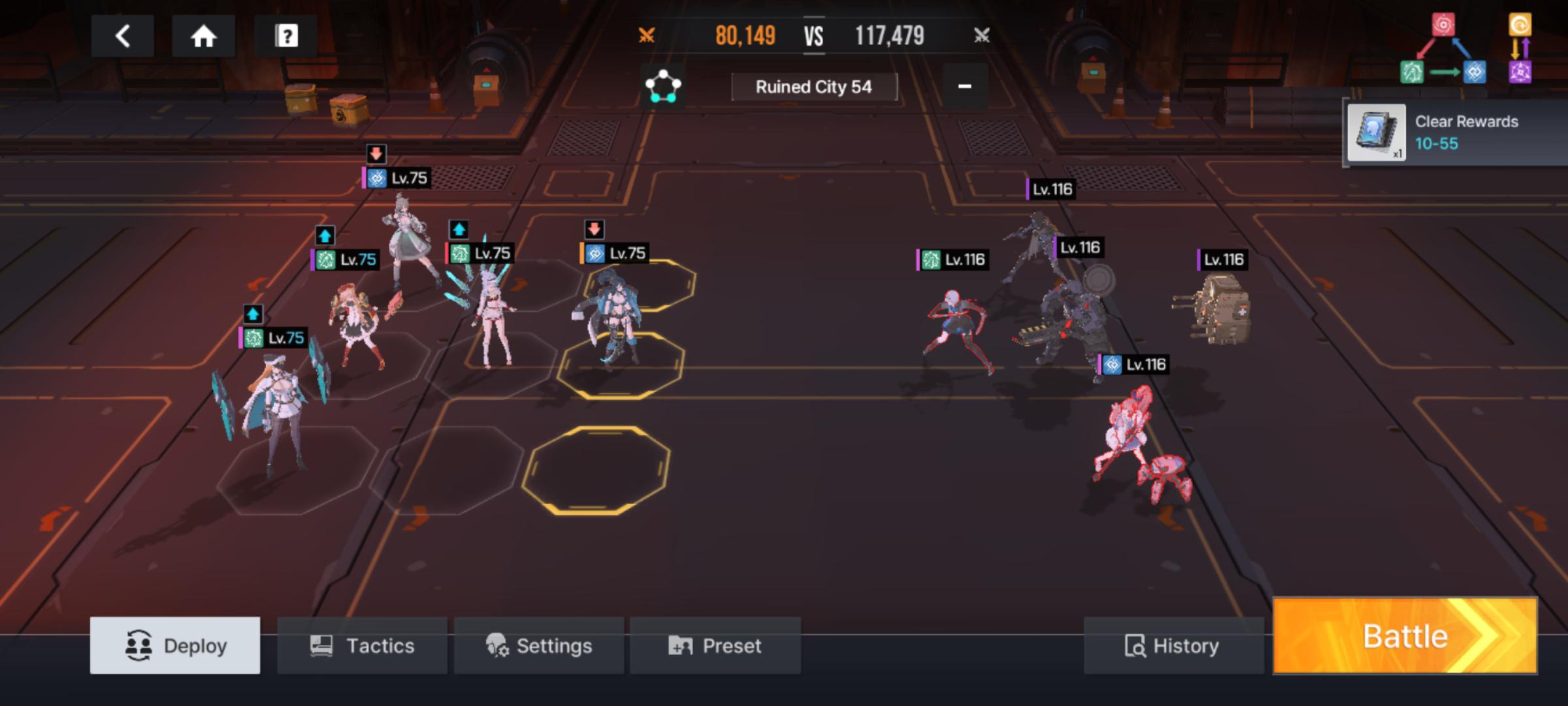Open the question mark help
The image size is (1568, 706).
click(286, 36)
